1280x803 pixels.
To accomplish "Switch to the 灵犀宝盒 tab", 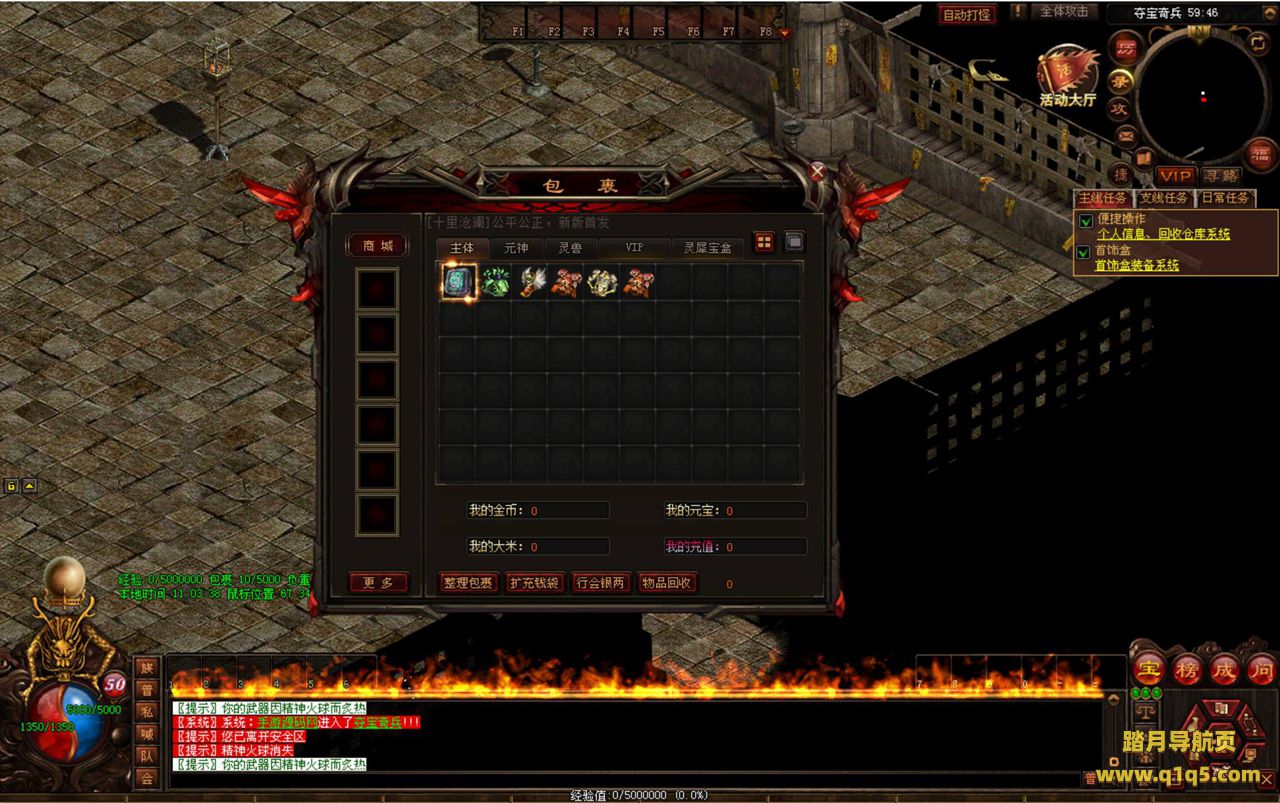I will point(707,247).
